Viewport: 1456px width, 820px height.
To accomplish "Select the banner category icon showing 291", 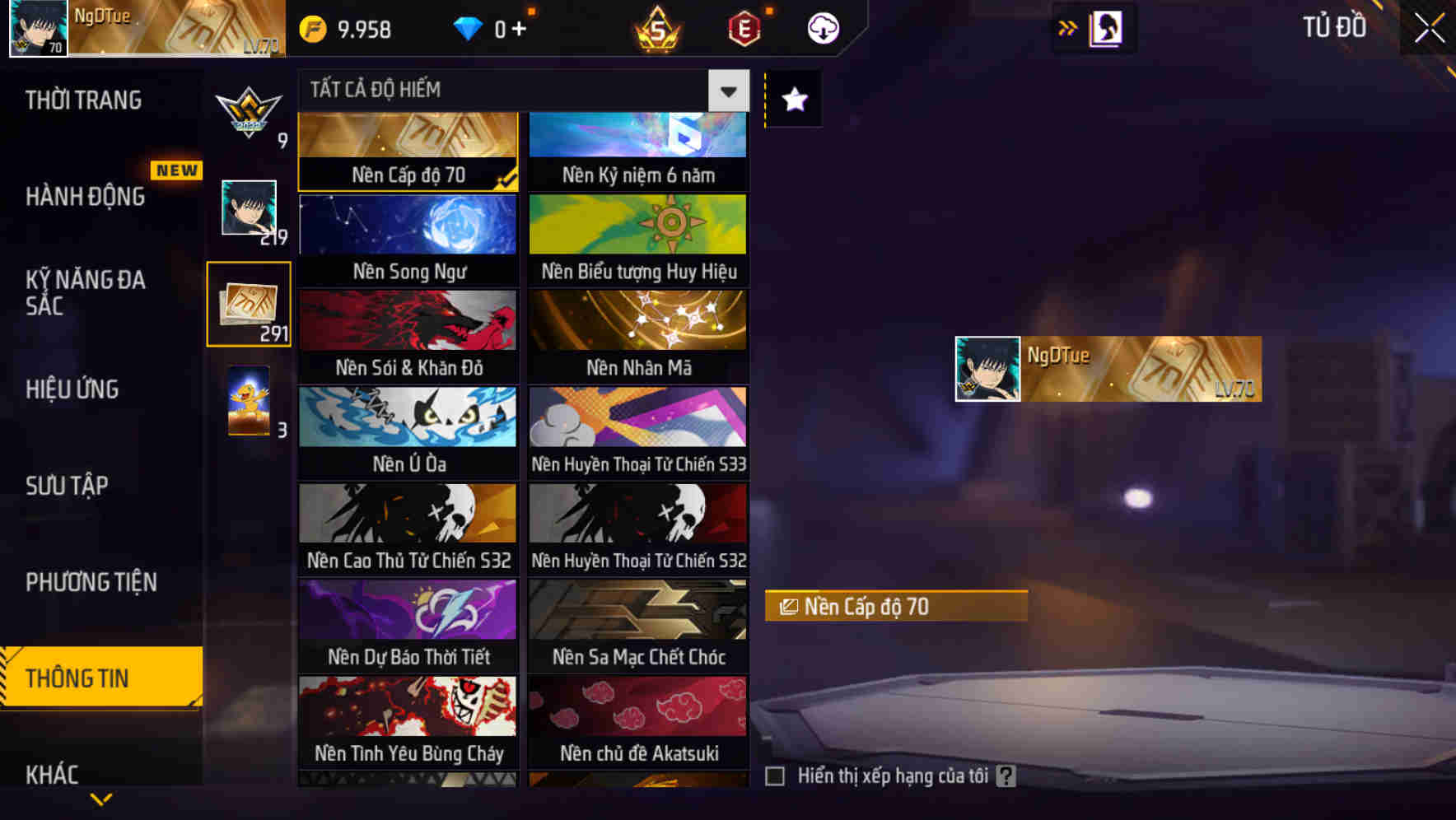I will click(250, 306).
